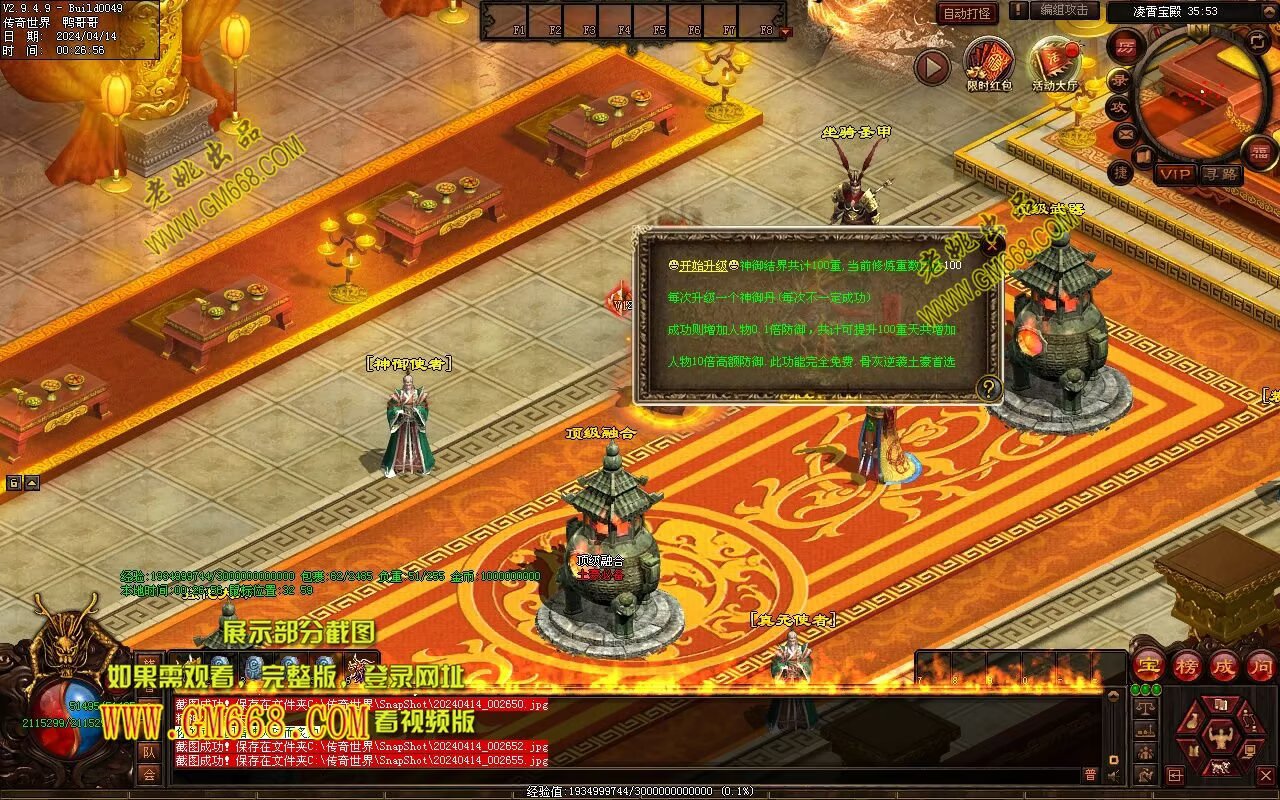Click the 福 fortune button by the minimap
The width and height of the screenshot is (1280, 800).
(x=1259, y=151)
